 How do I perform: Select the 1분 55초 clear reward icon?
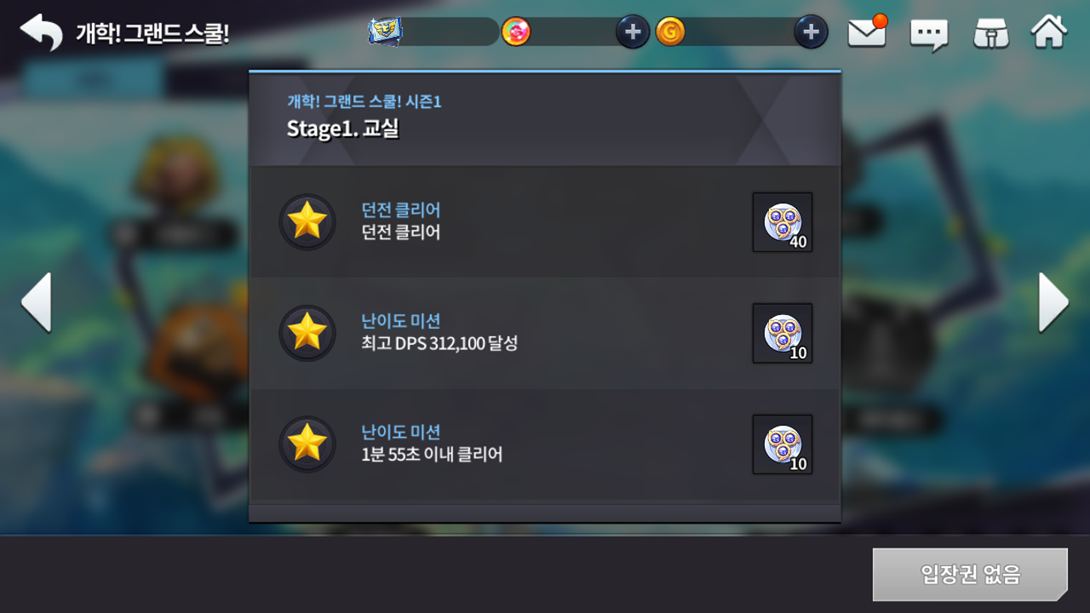pyautogui.click(x=782, y=444)
